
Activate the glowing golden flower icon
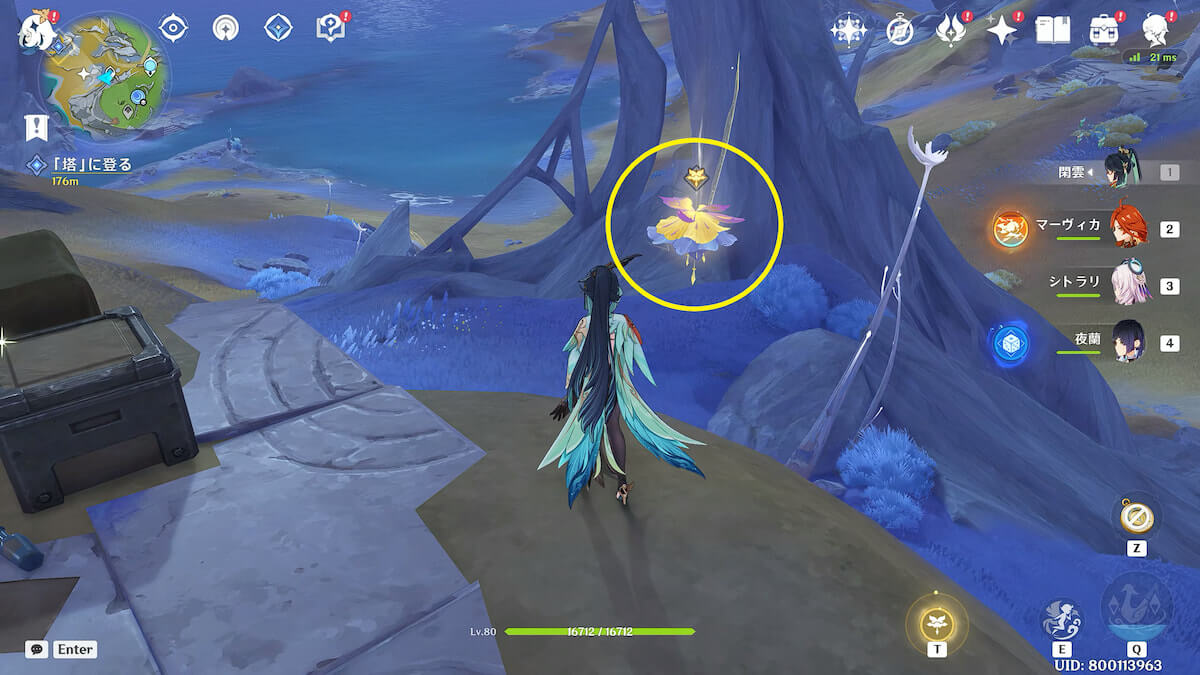point(937,623)
